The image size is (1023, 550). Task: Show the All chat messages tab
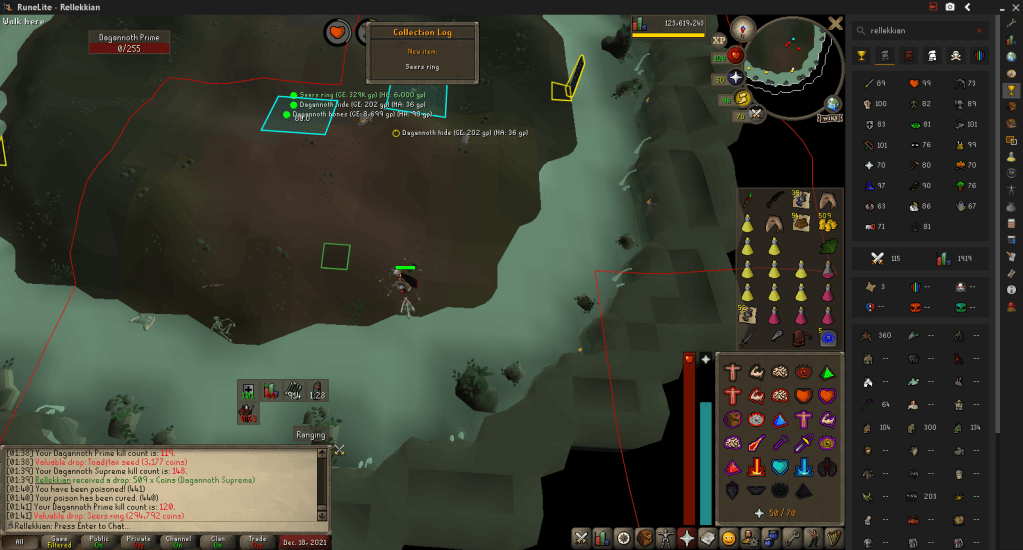(19, 540)
